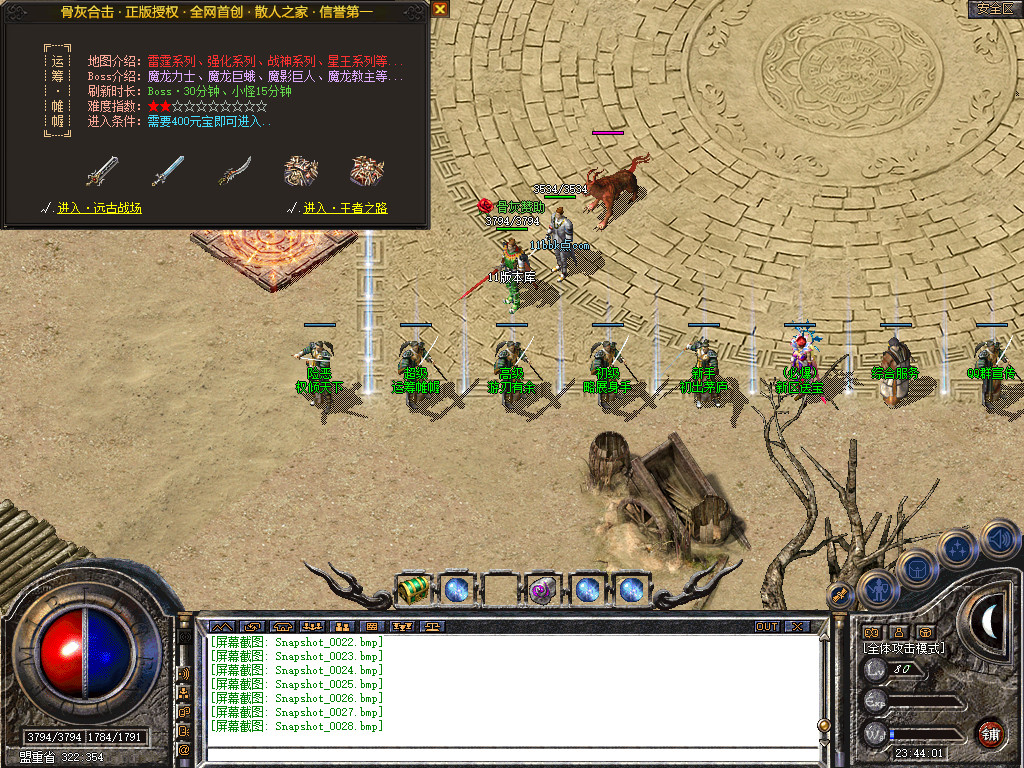Open the character equipment round button
Screen dimensions: 1024x768
(877, 589)
